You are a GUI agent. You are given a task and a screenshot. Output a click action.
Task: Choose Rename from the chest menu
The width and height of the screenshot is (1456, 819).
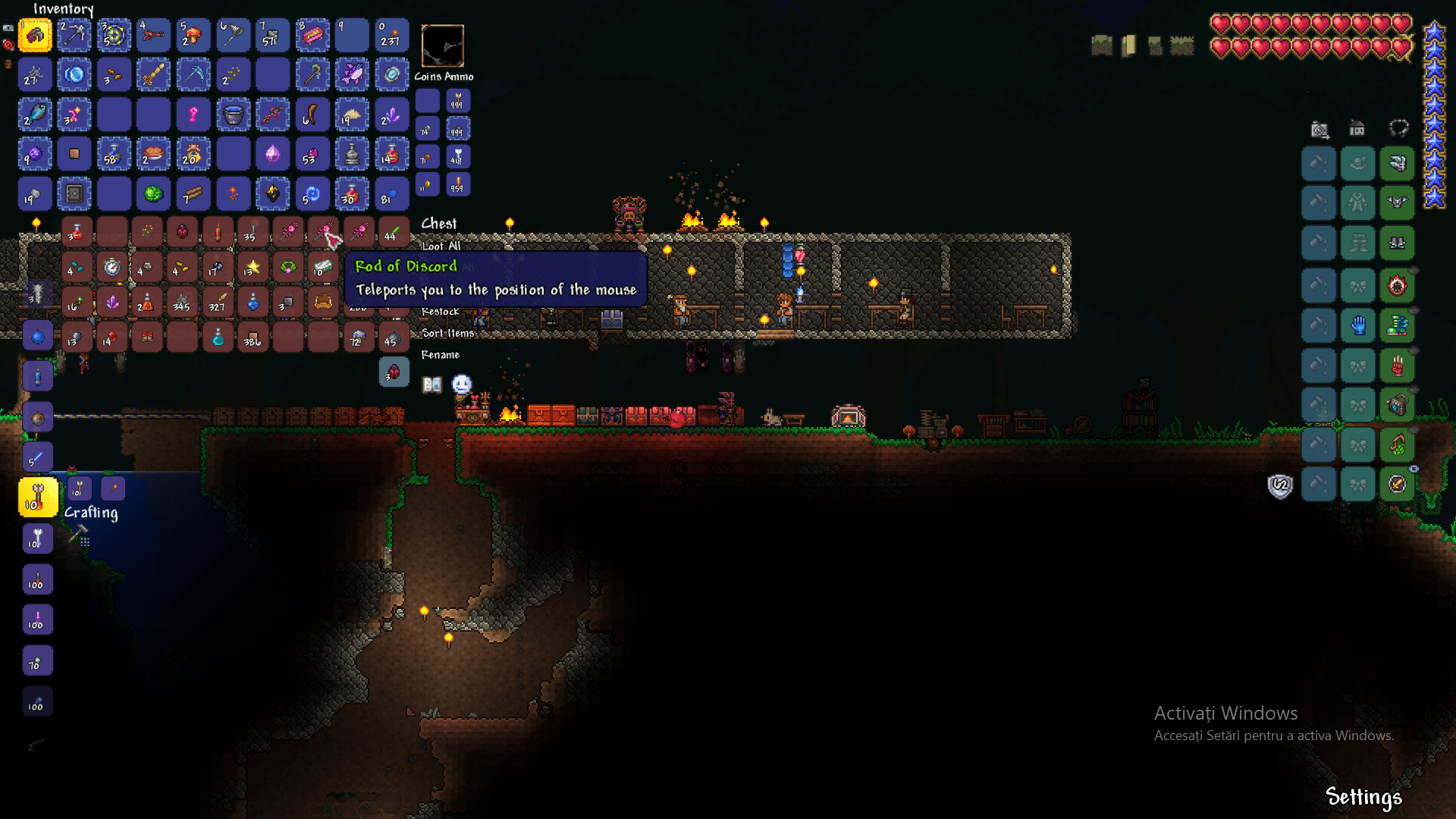pyautogui.click(x=441, y=355)
